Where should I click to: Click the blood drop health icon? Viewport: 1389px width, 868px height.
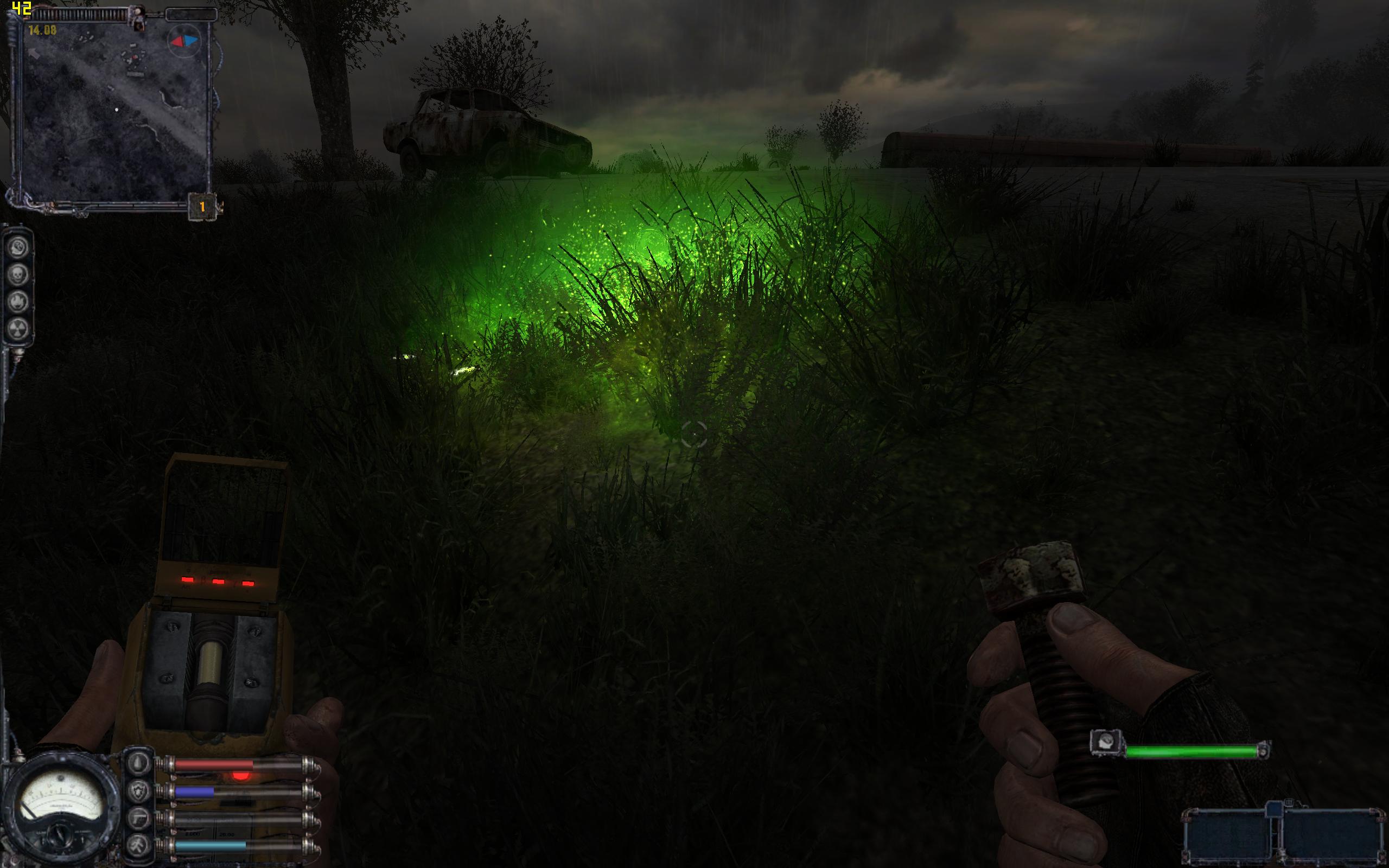click(x=139, y=764)
